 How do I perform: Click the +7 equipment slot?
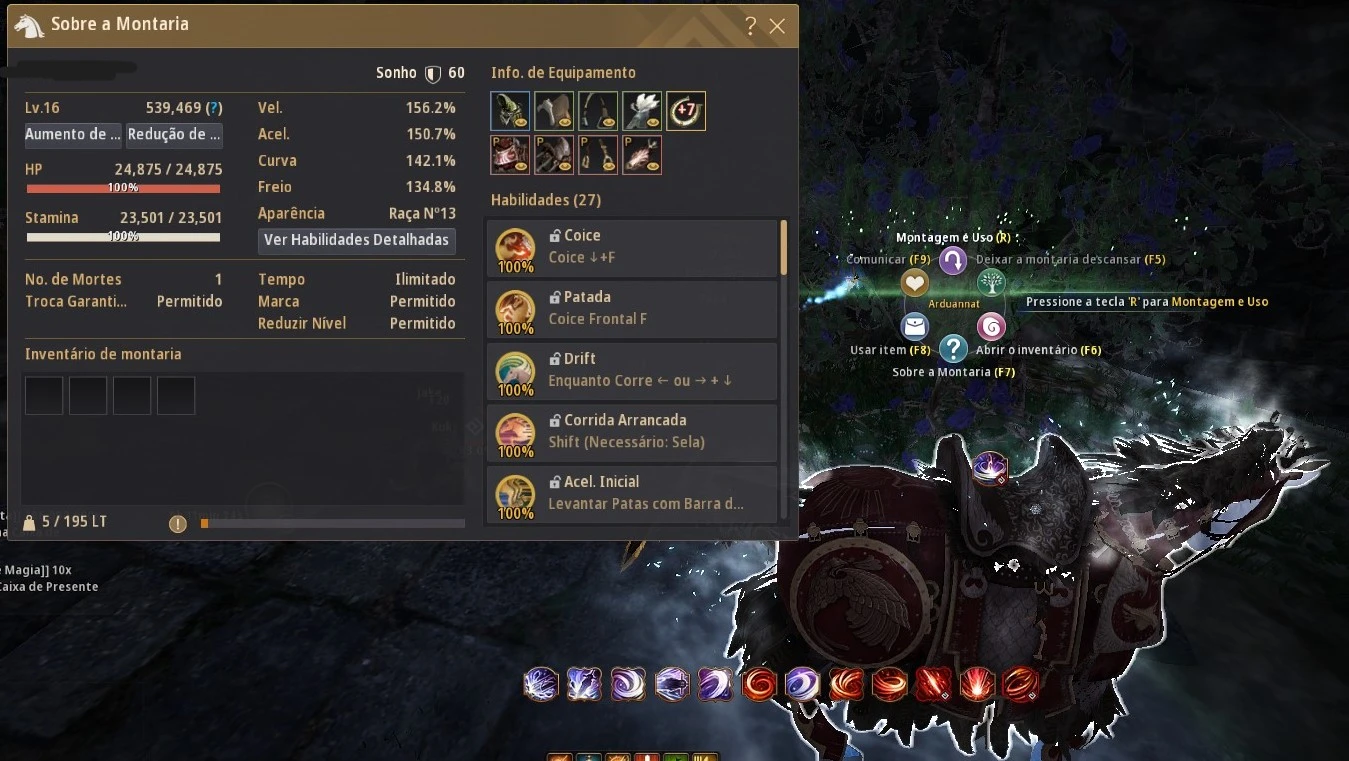tap(686, 111)
